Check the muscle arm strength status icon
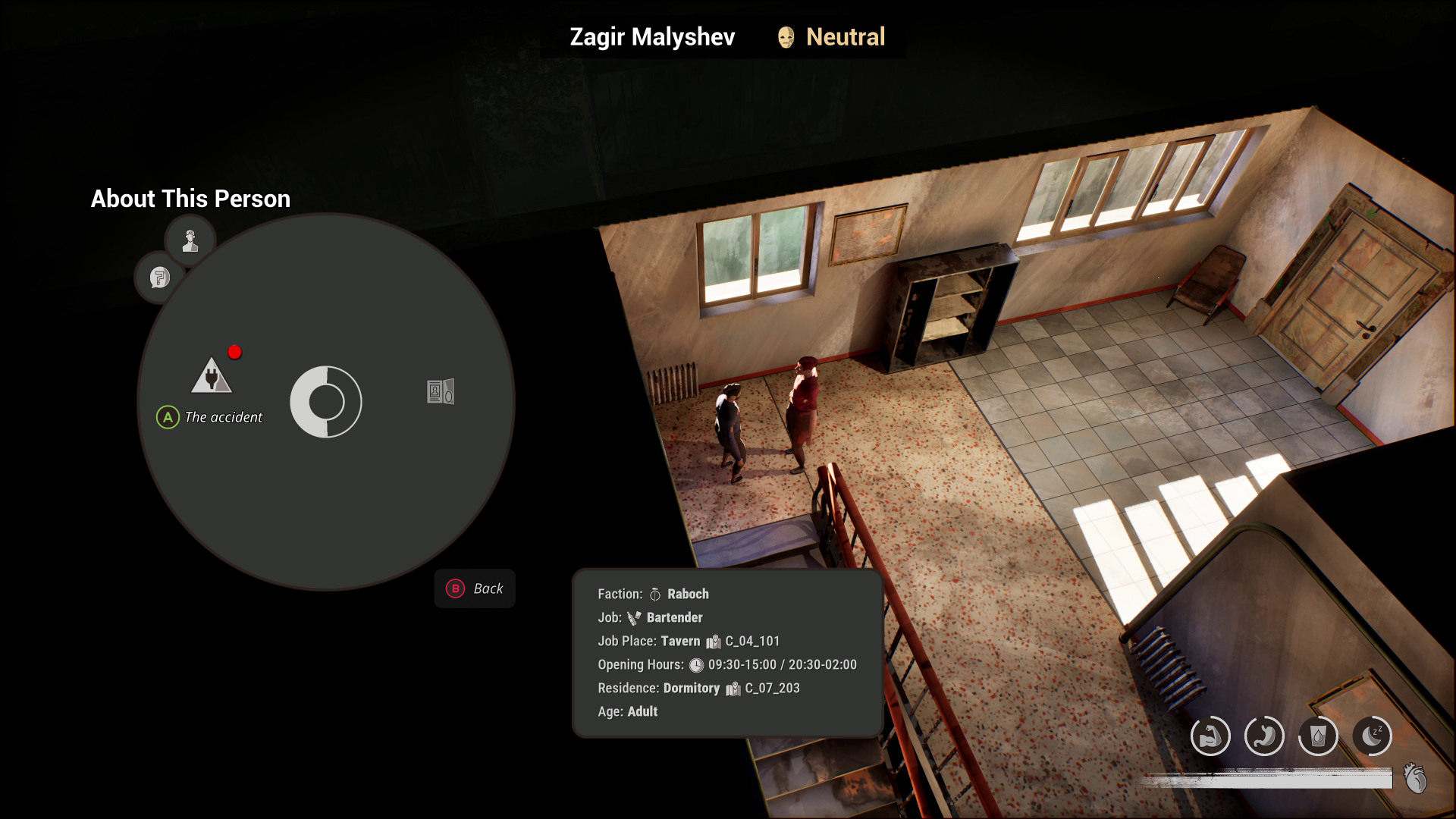This screenshot has height=819, width=1456. coord(1210,736)
